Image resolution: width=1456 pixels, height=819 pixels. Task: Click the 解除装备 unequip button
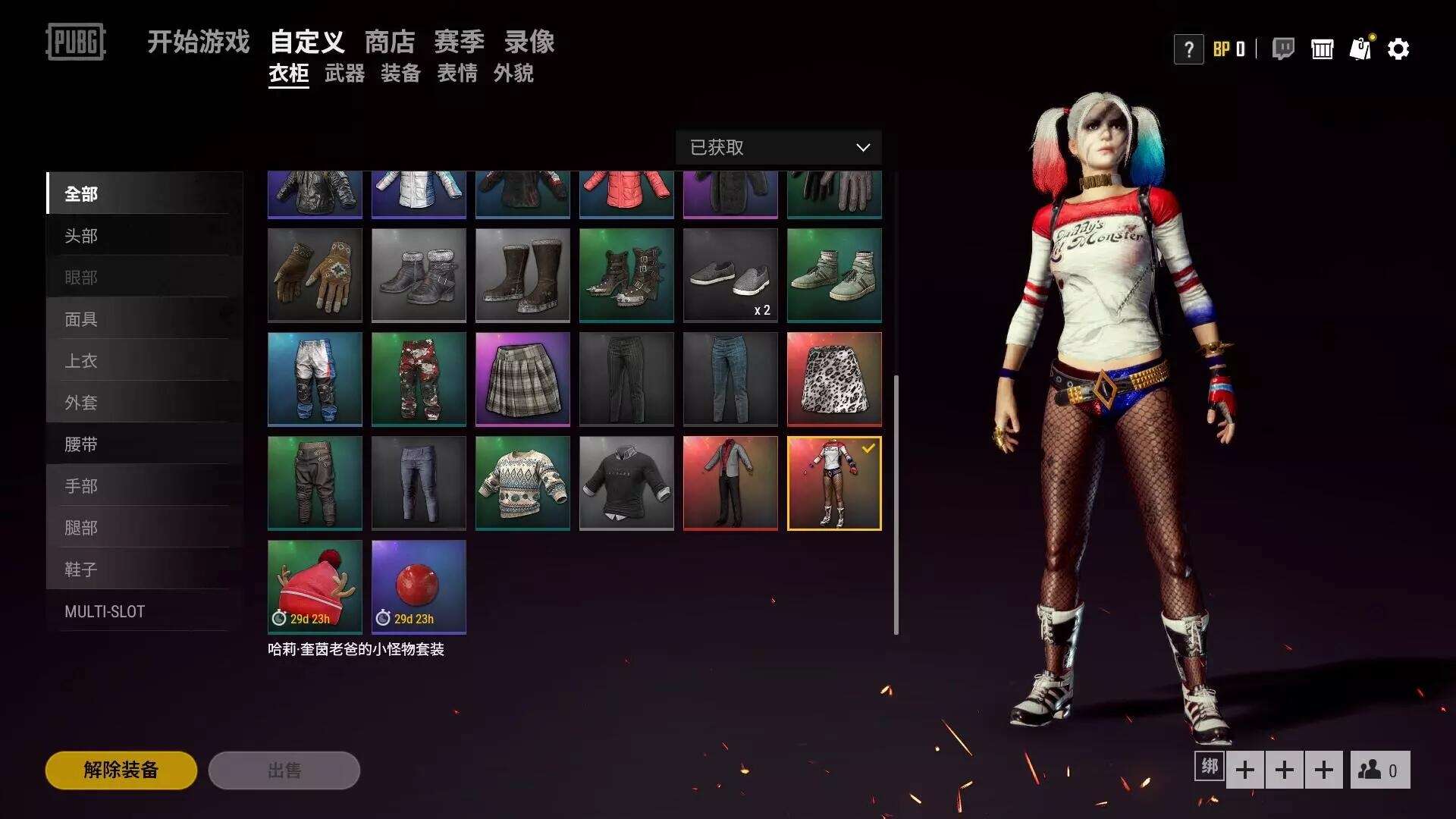(121, 770)
